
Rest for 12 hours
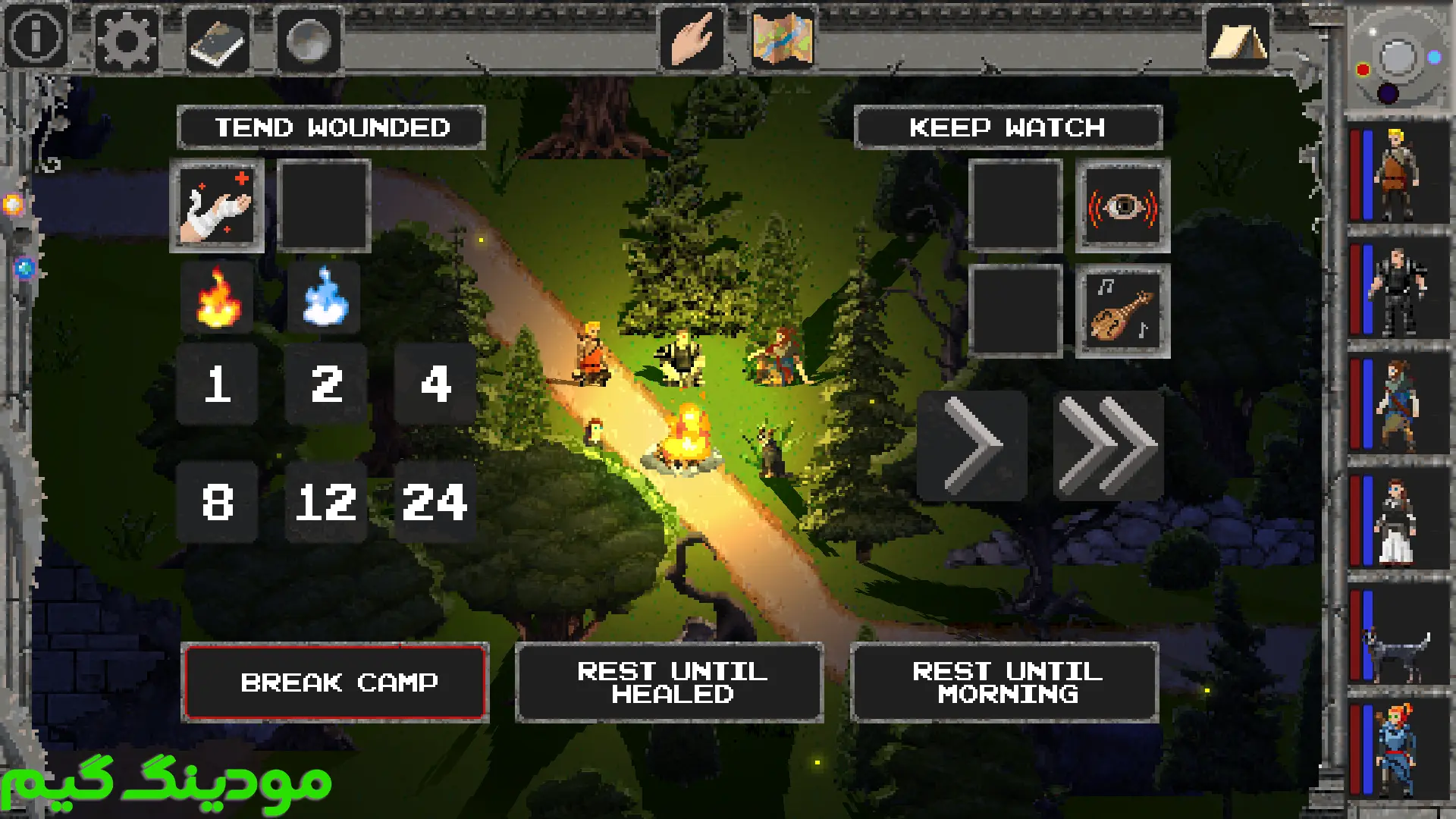(x=326, y=502)
